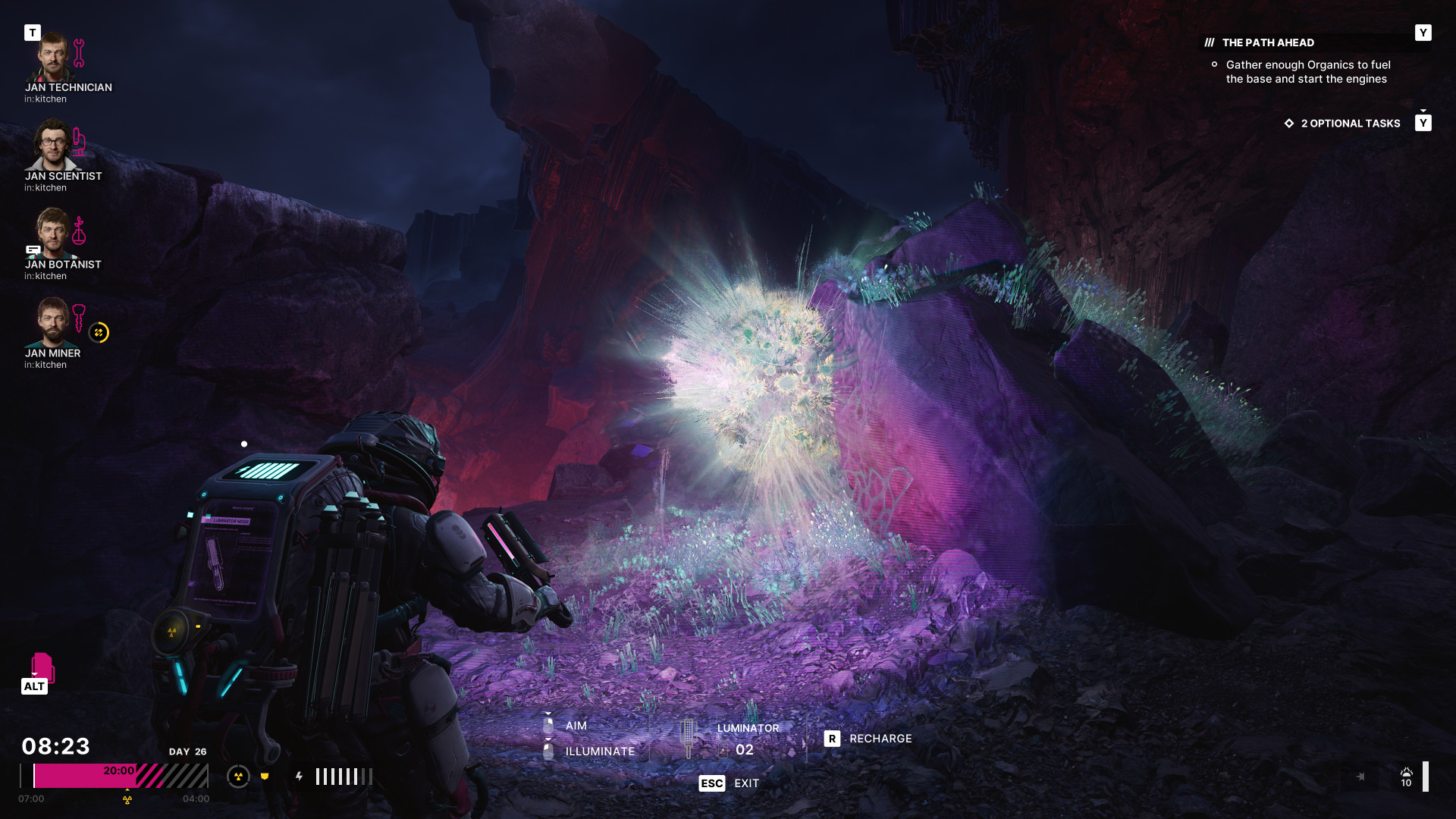This screenshot has height=819, width=1456.
Task: Select the Luminator tool icon
Action: tap(688, 739)
